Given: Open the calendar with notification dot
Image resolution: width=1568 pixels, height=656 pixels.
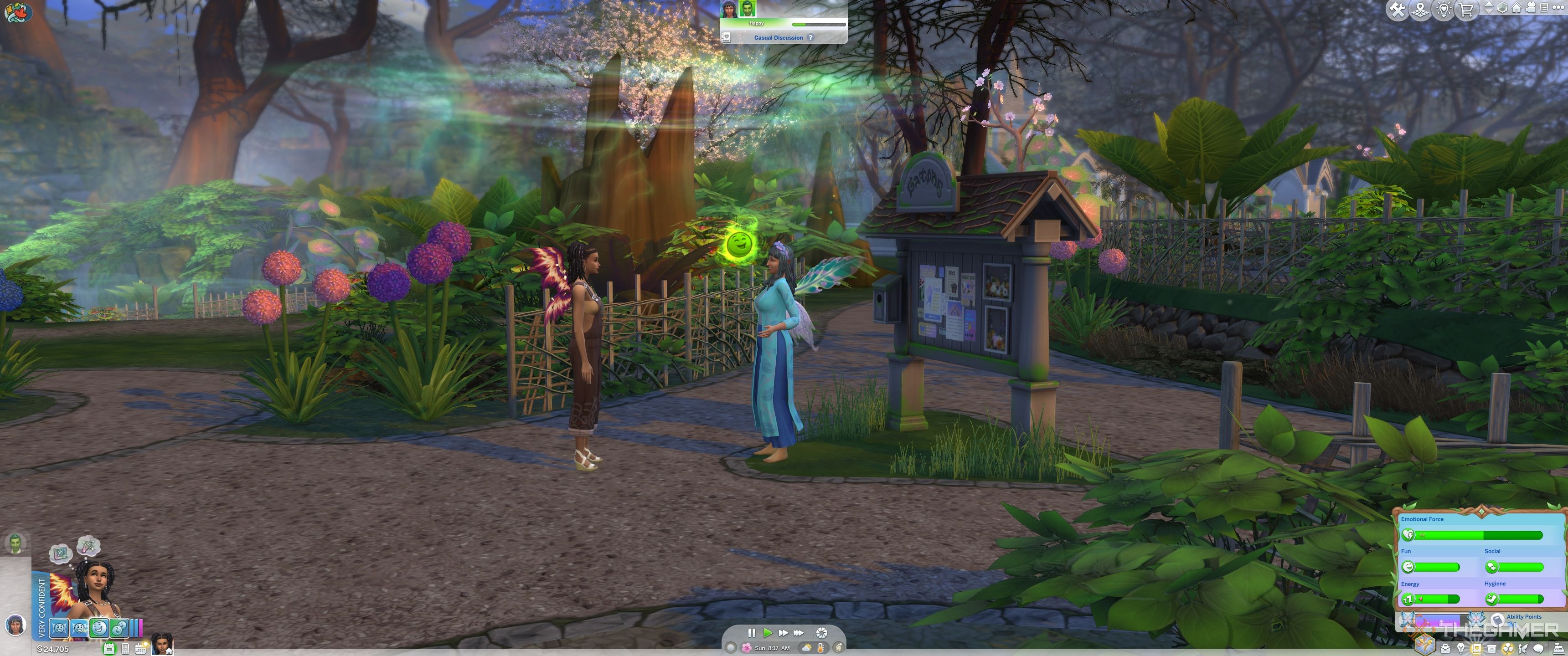Looking at the screenshot, I should click(x=141, y=648).
